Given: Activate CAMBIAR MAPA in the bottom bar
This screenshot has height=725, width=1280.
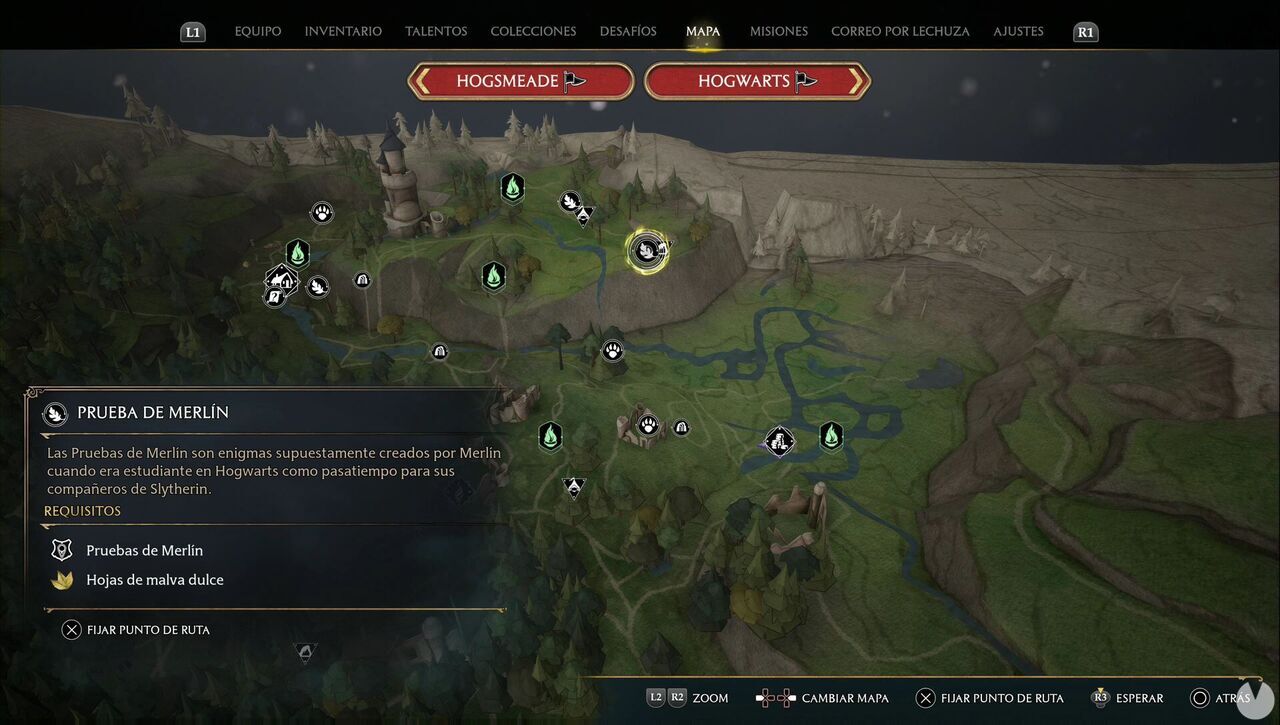Looking at the screenshot, I should pos(845,698).
